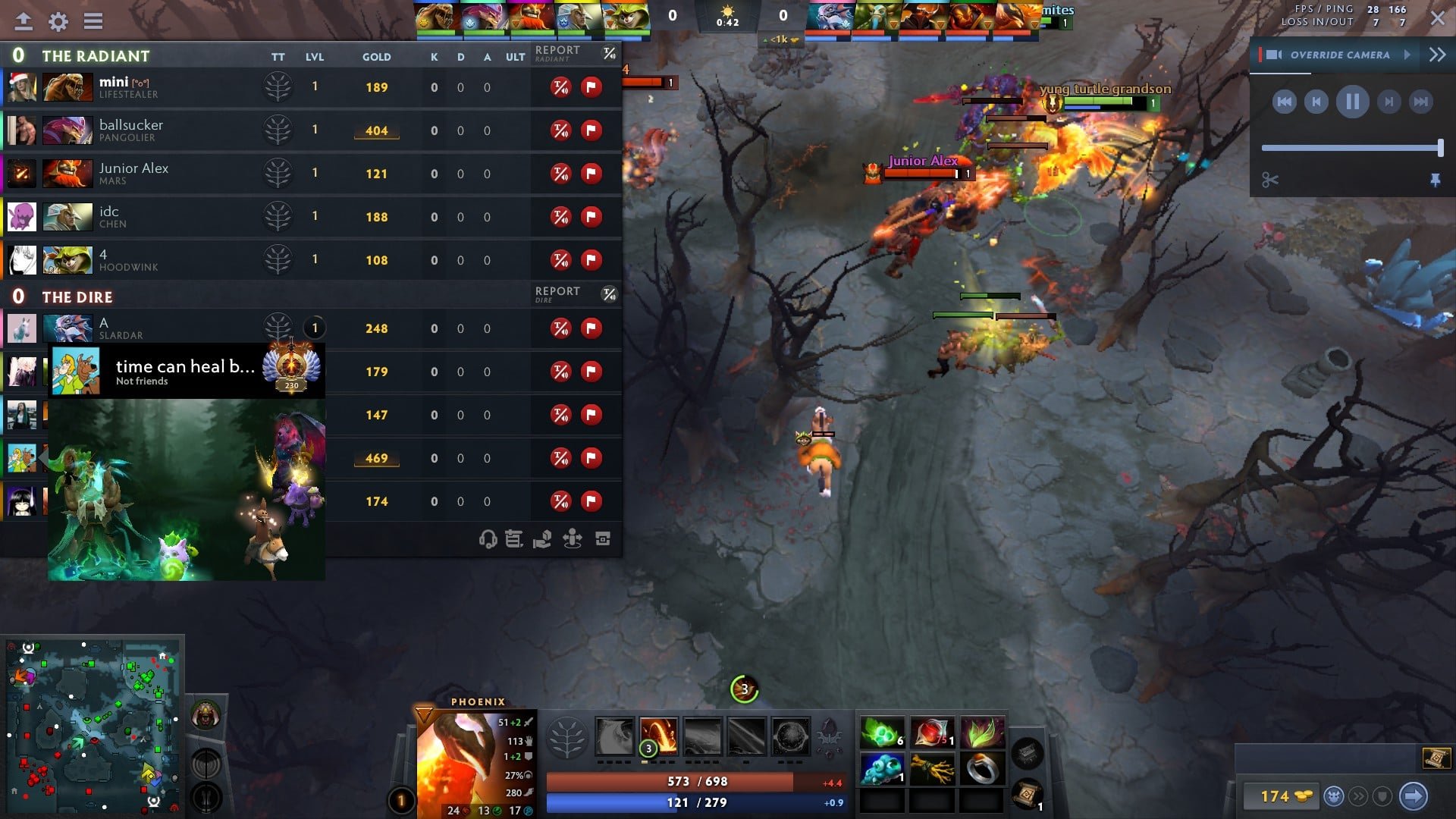
Task: Pause the replay playback
Action: tap(1352, 102)
